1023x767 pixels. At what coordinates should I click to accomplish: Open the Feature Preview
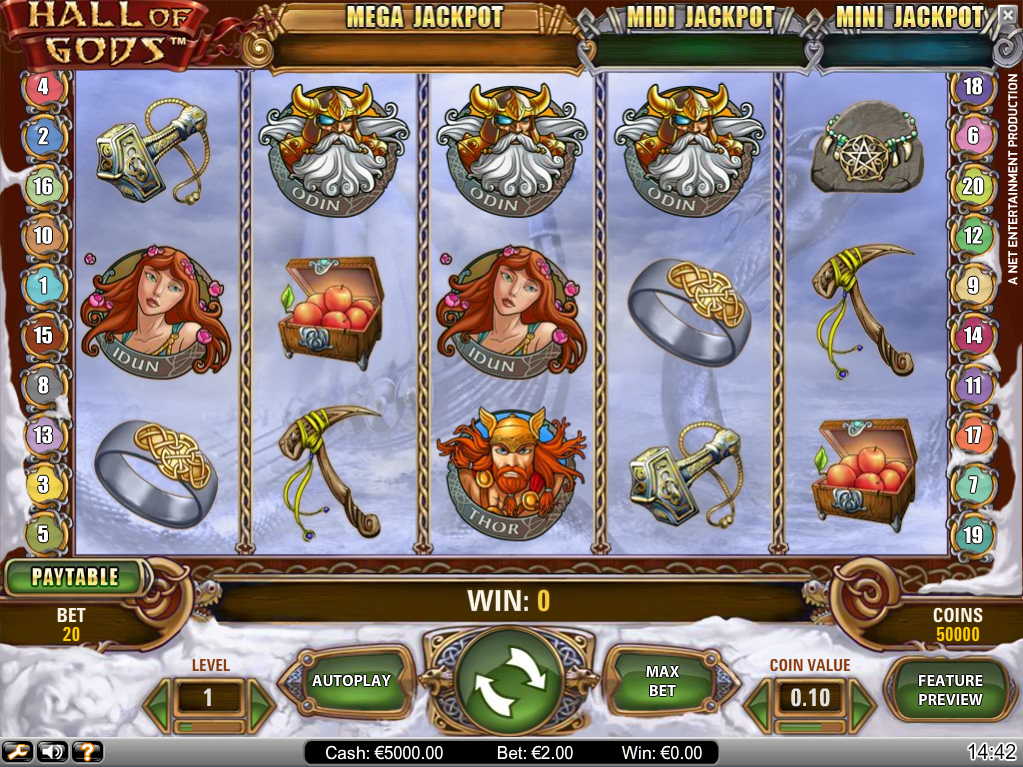click(x=950, y=690)
